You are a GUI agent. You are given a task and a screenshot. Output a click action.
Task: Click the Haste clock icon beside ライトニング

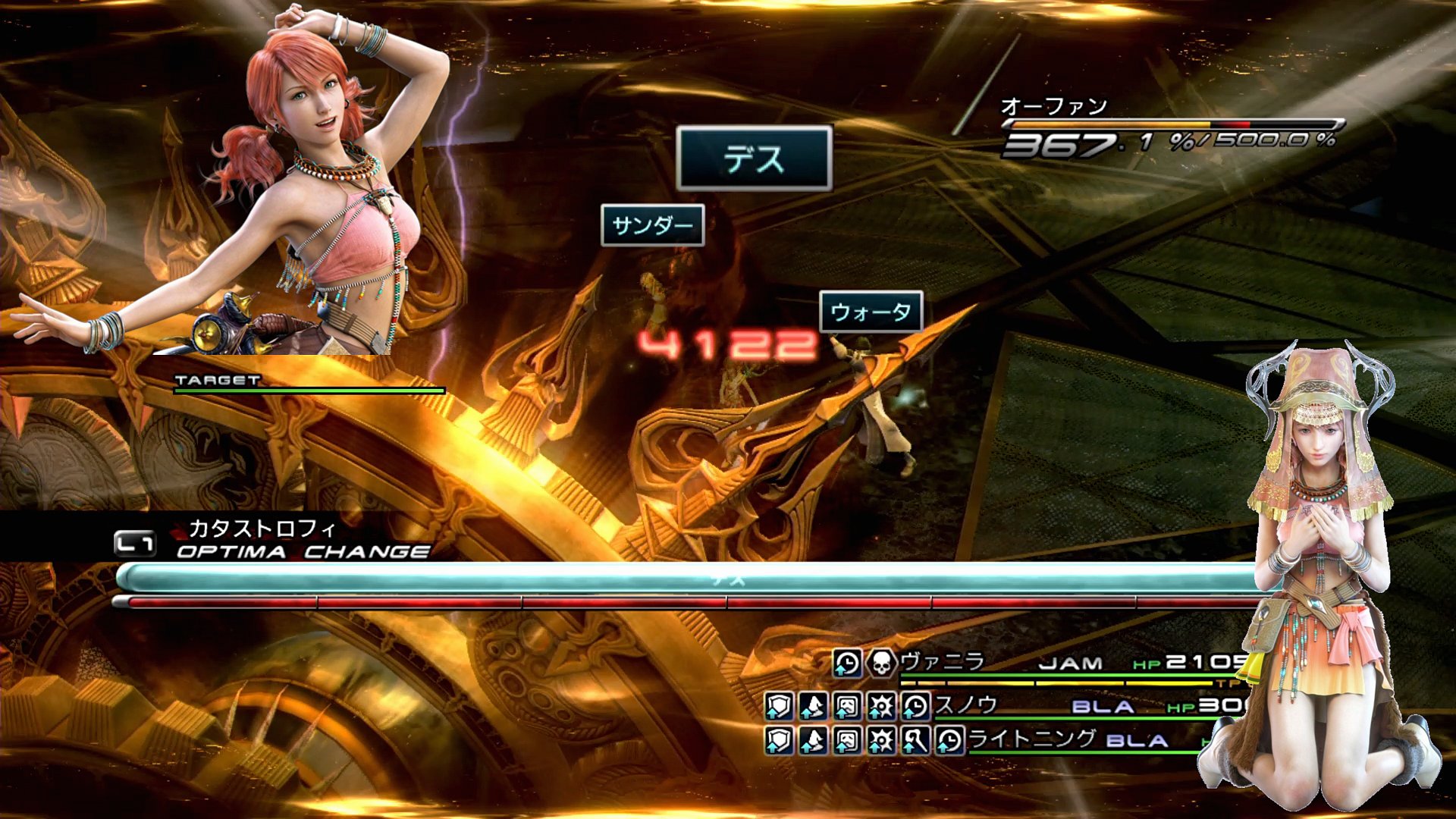(x=949, y=740)
